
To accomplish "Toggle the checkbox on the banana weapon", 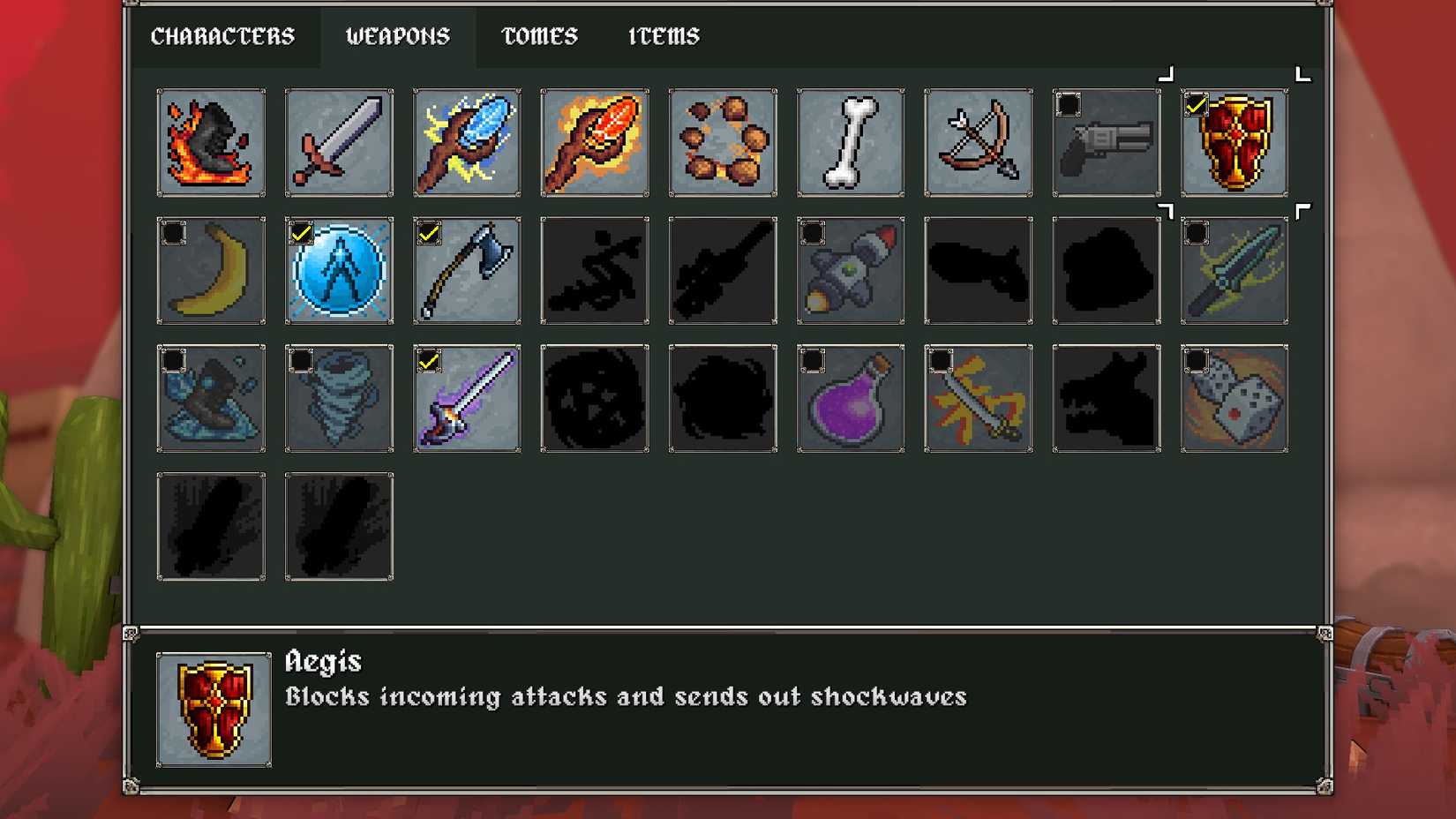I will pyautogui.click(x=174, y=231).
